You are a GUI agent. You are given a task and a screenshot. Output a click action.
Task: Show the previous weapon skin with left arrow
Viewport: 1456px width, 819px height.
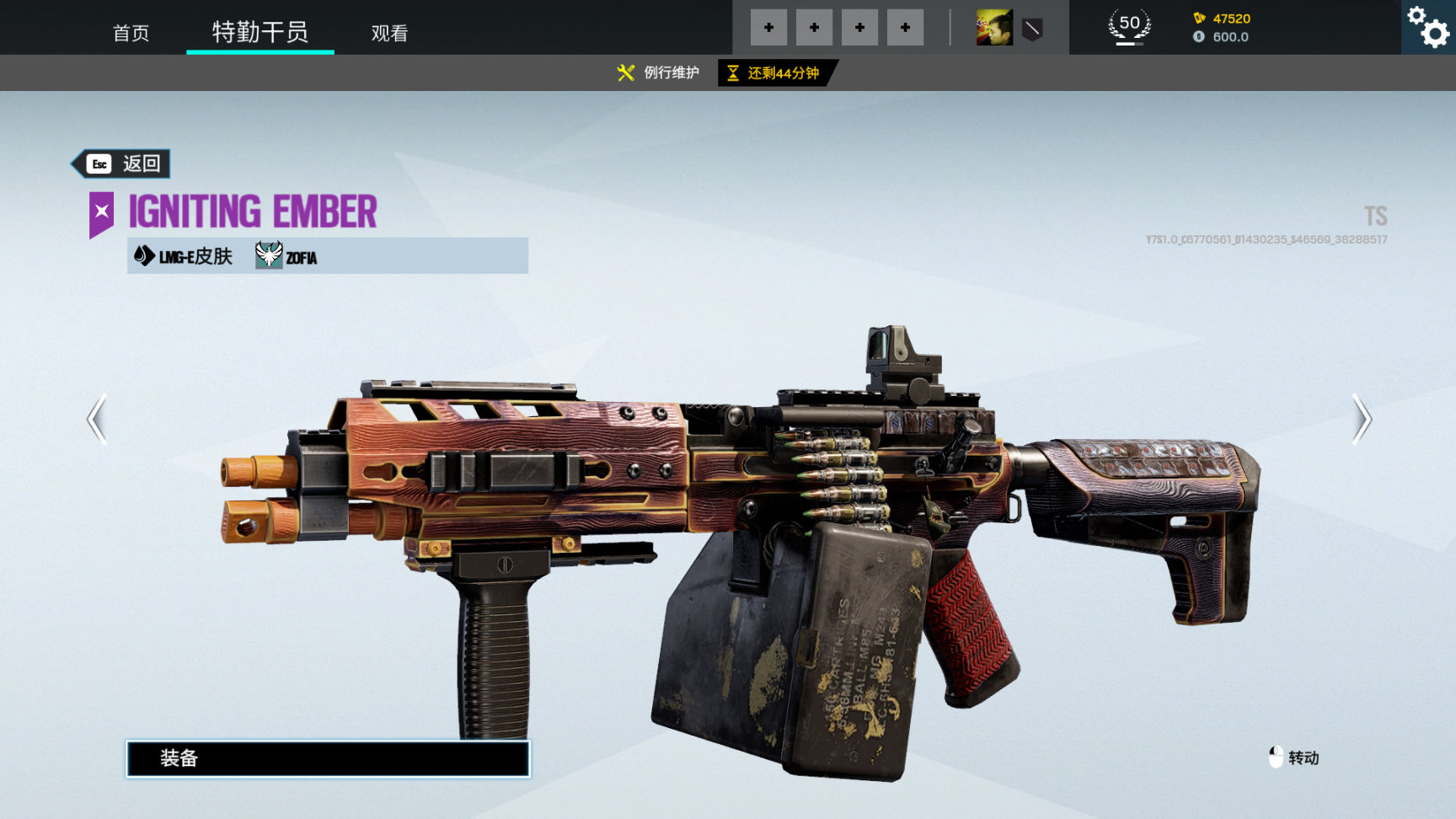[98, 419]
